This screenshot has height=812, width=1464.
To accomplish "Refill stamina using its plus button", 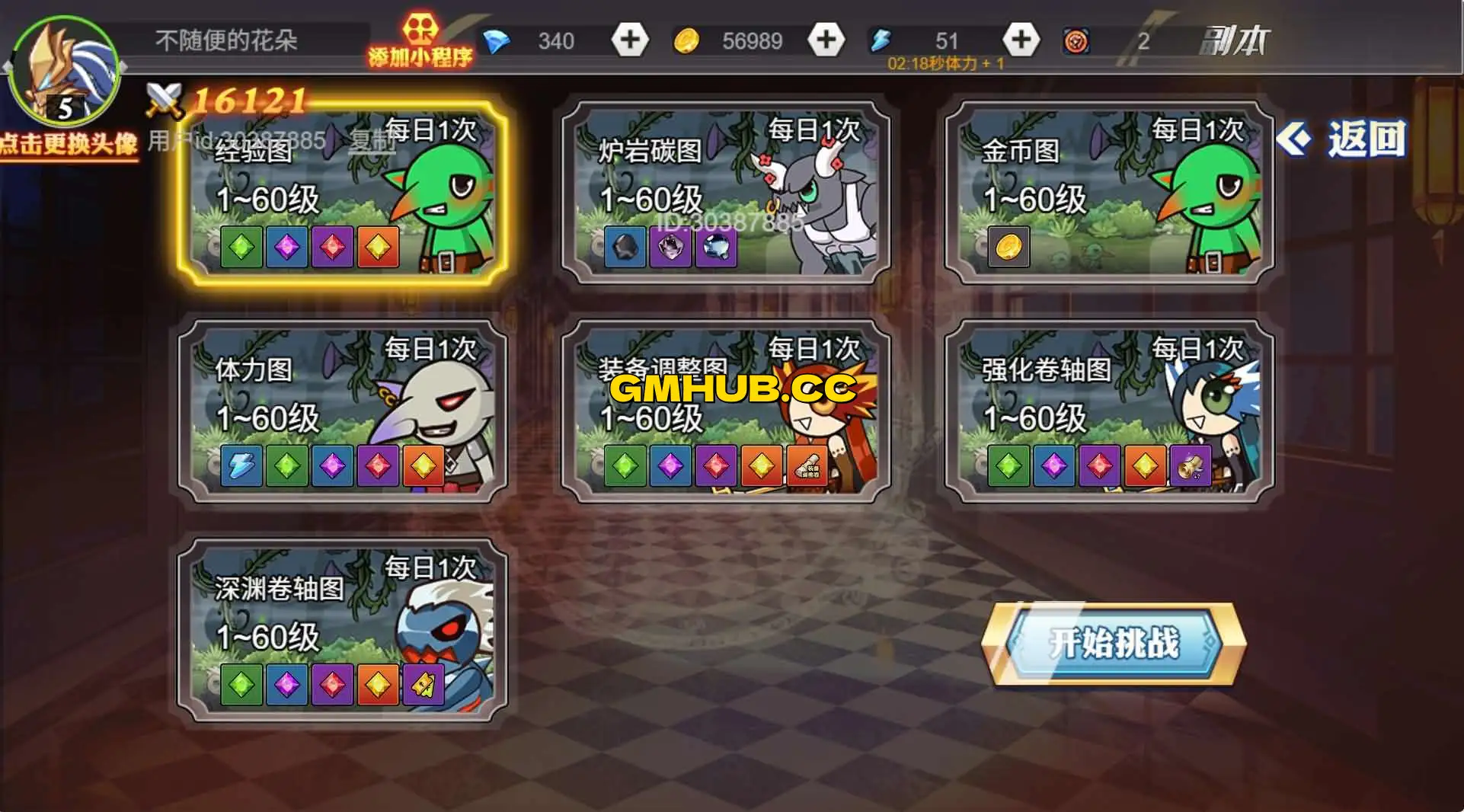I will click(x=1021, y=40).
